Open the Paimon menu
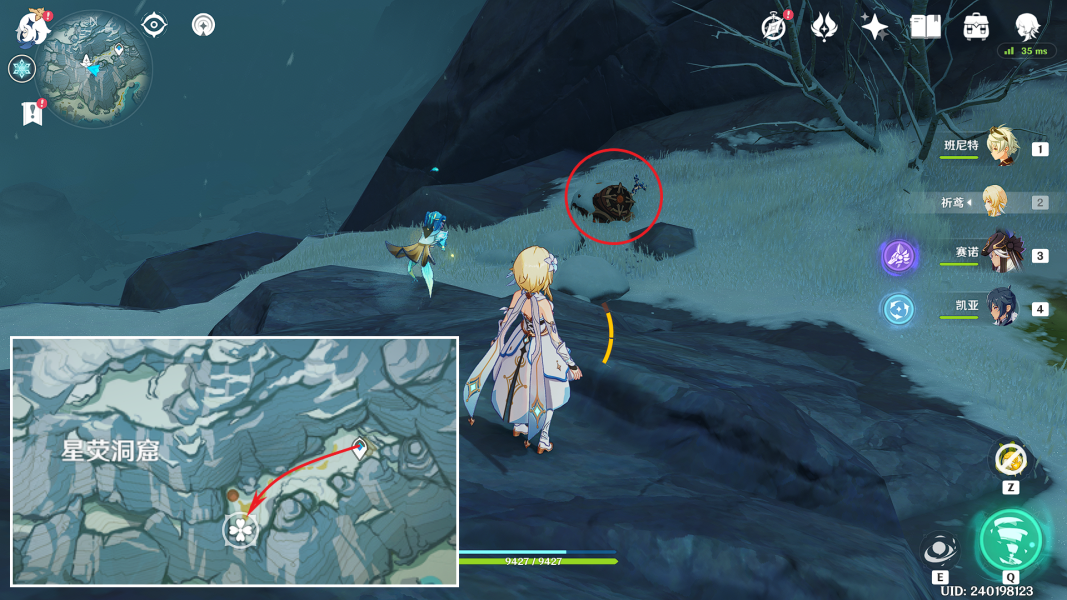This screenshot has height=600, width=1067. point(33,27)
